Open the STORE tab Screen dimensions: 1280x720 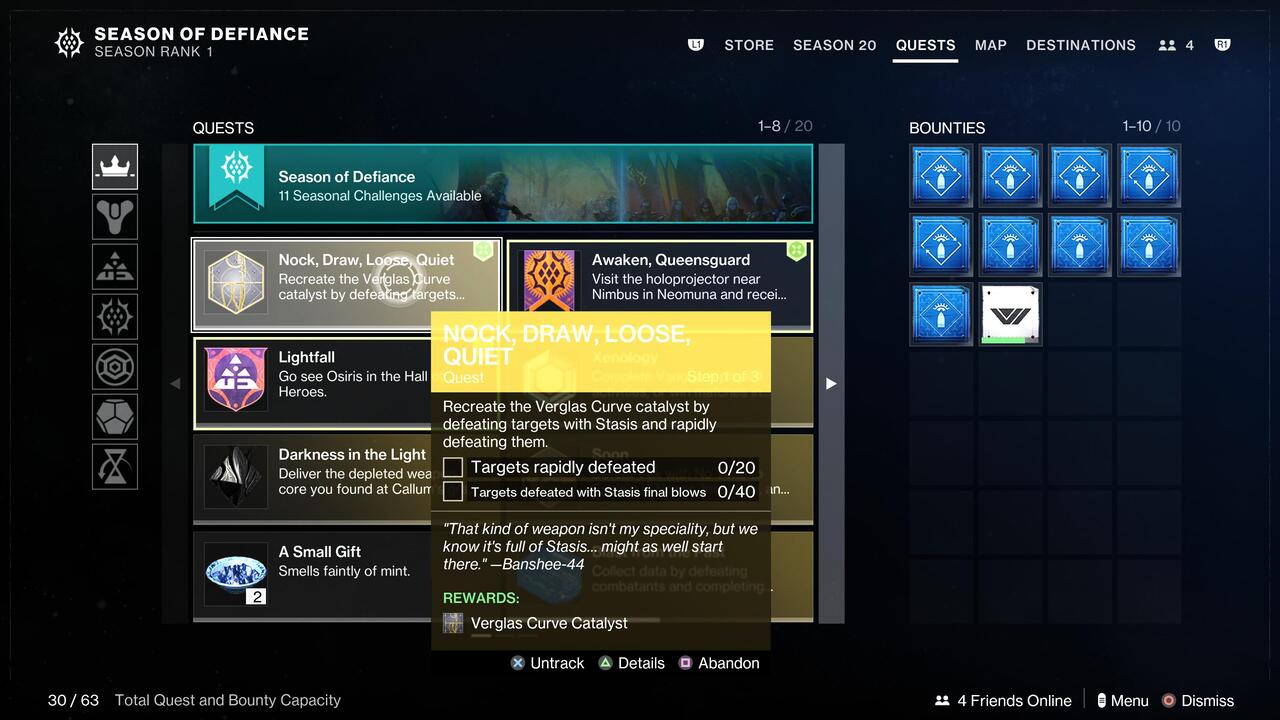(748, 45)
